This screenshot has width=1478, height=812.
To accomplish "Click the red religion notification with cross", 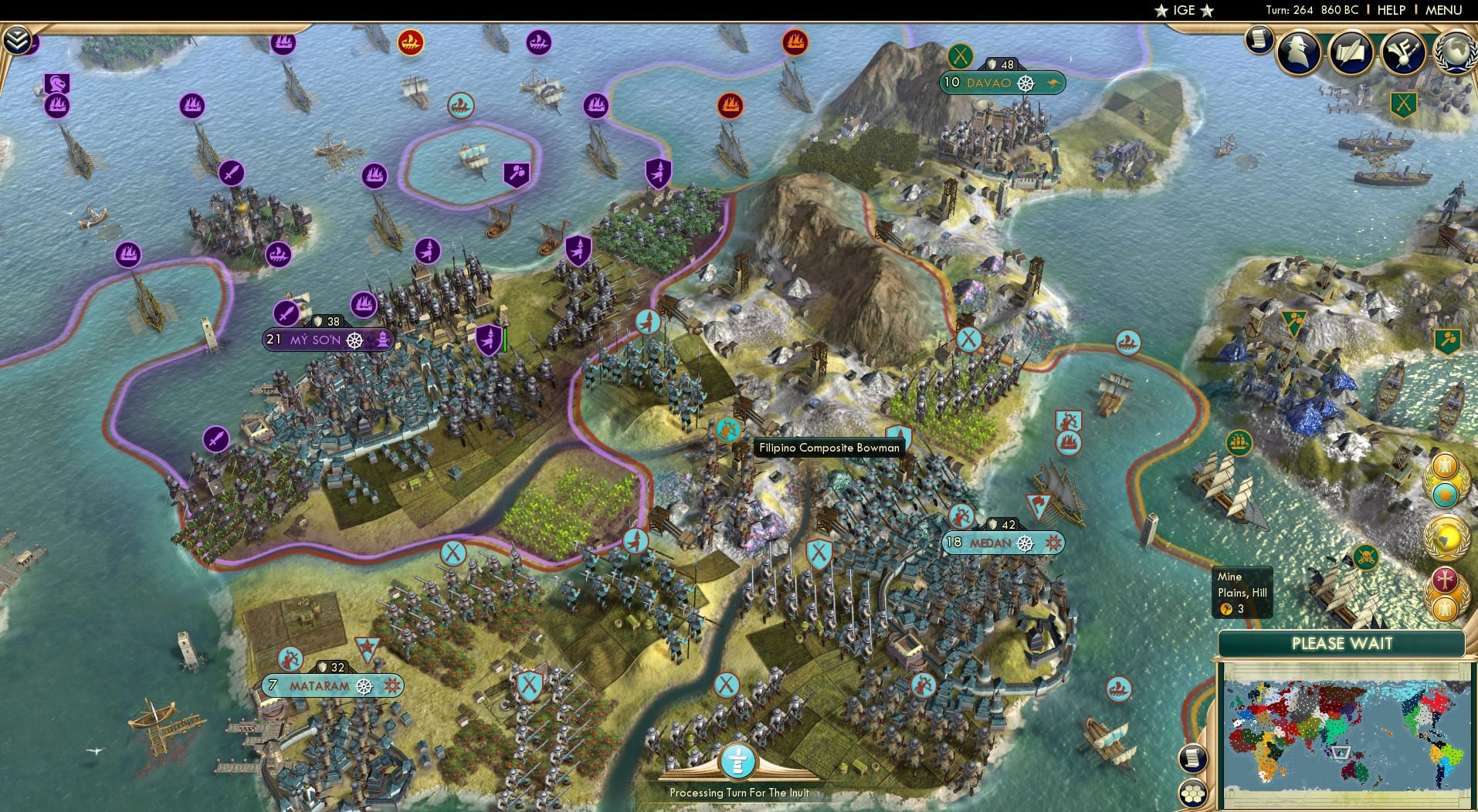I will (1443, 580).
